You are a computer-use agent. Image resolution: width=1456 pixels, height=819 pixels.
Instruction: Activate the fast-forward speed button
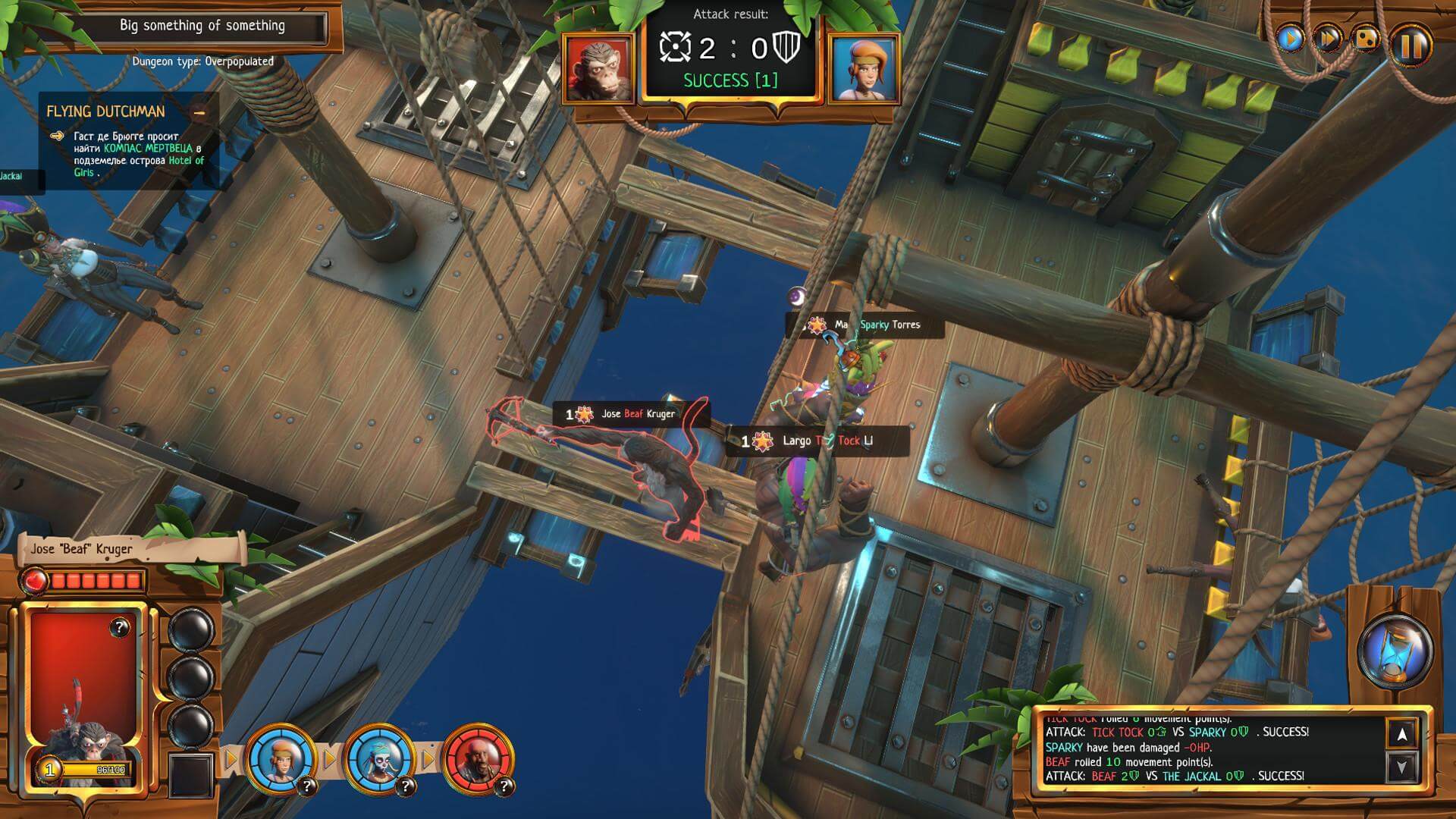pyautogui.click(x=1327, y=38)
